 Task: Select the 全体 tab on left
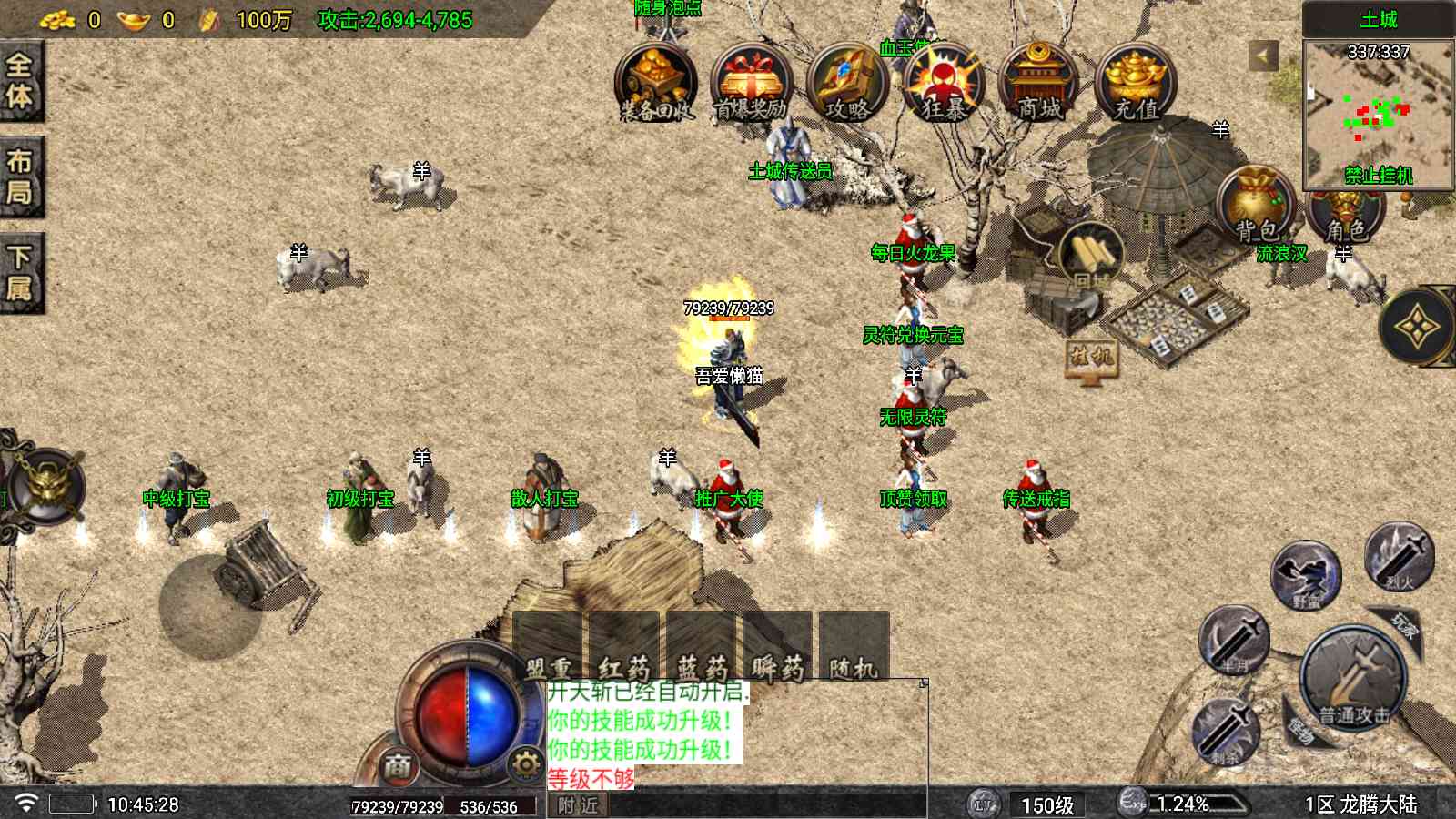(20, 80)
